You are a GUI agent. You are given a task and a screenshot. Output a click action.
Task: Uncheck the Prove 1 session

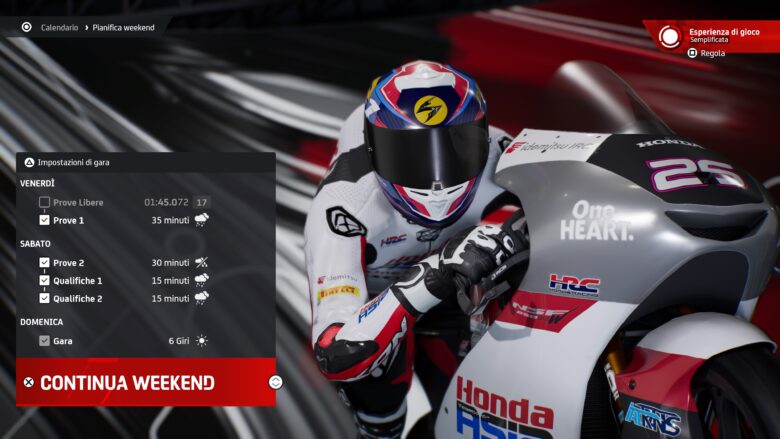pos(44,220)
